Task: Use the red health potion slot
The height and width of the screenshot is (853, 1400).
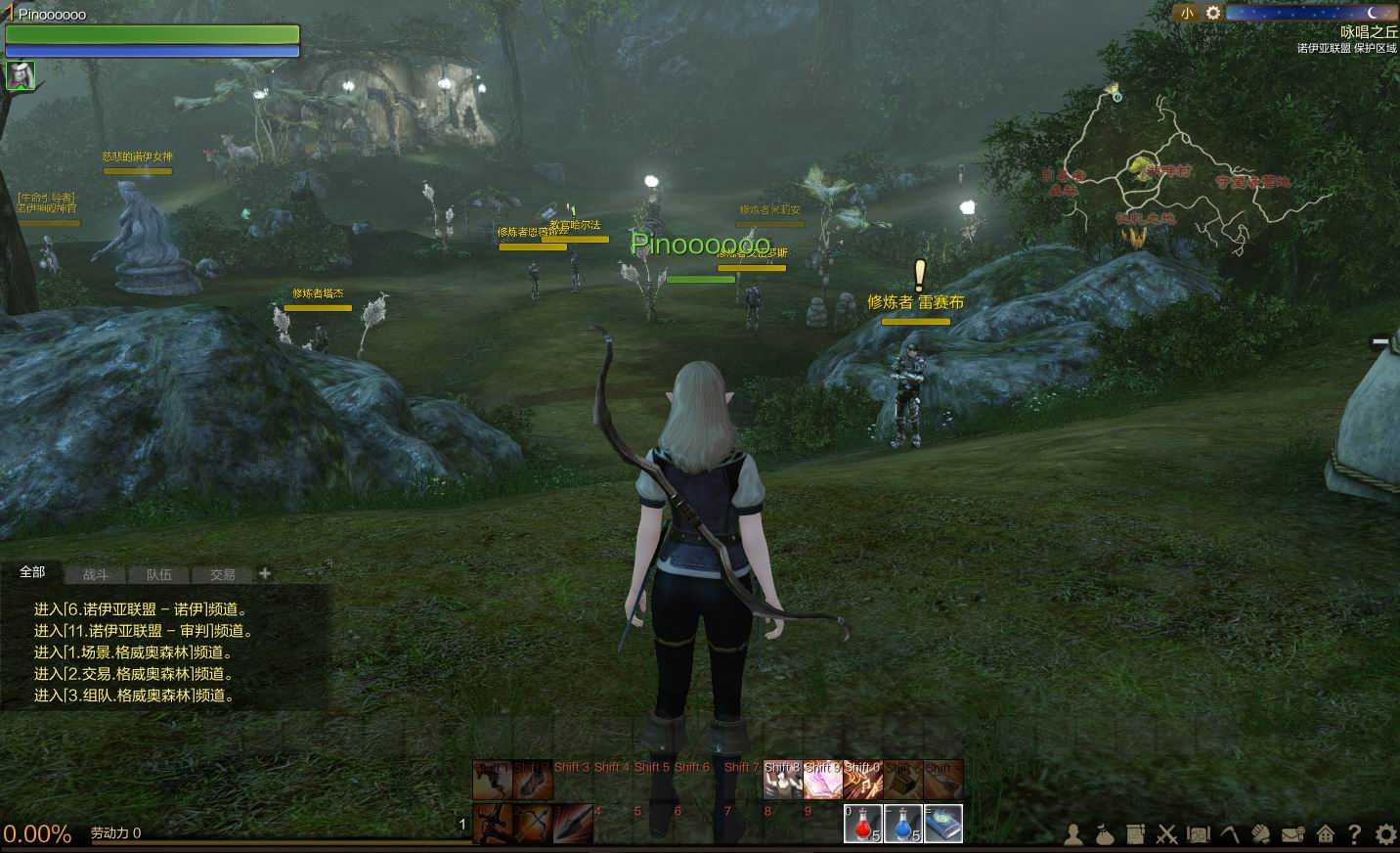Action: 862,824
